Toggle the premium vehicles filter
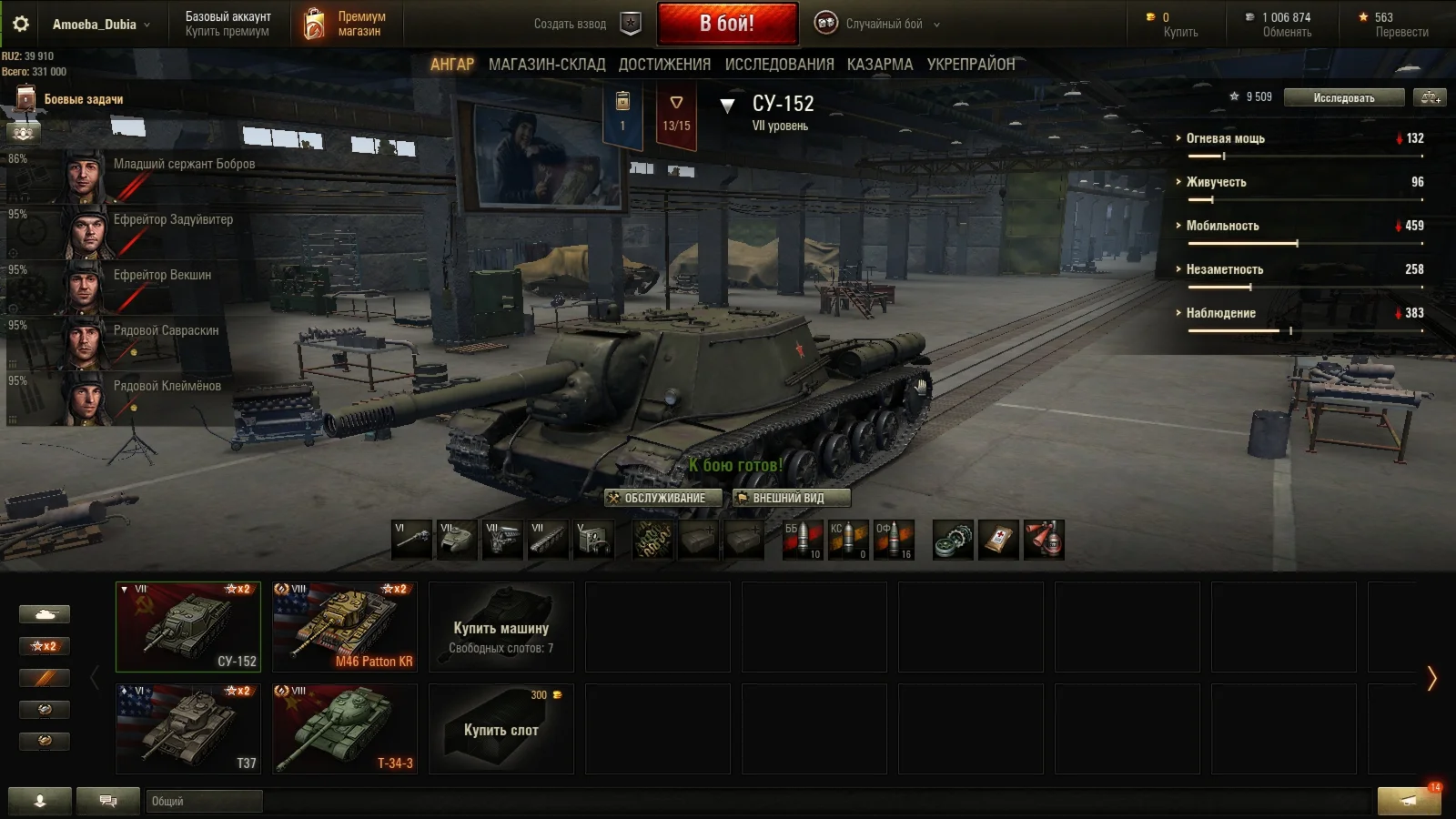Image resolution: width=1456 pixels, height=819 pixels. (44, 678)
